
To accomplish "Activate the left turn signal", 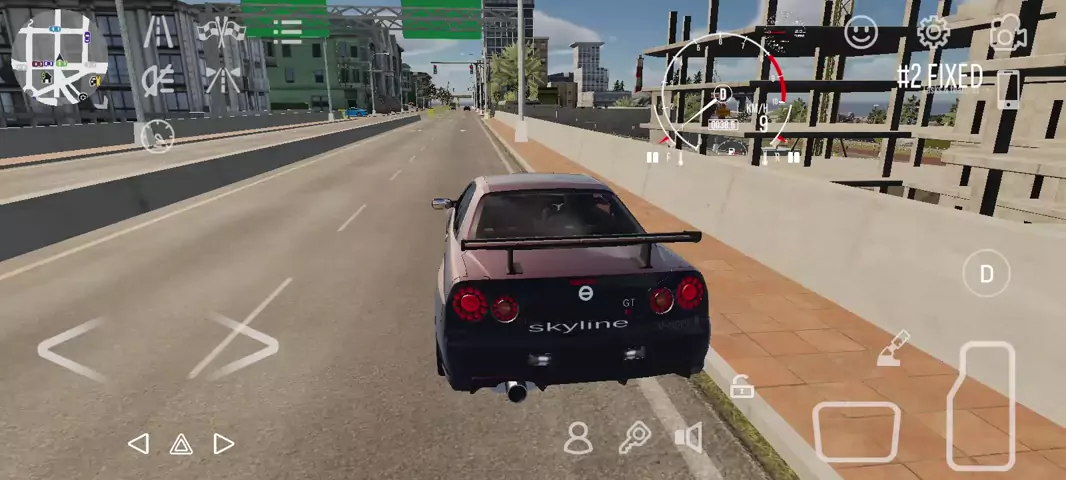I will (x=139, y=444).
